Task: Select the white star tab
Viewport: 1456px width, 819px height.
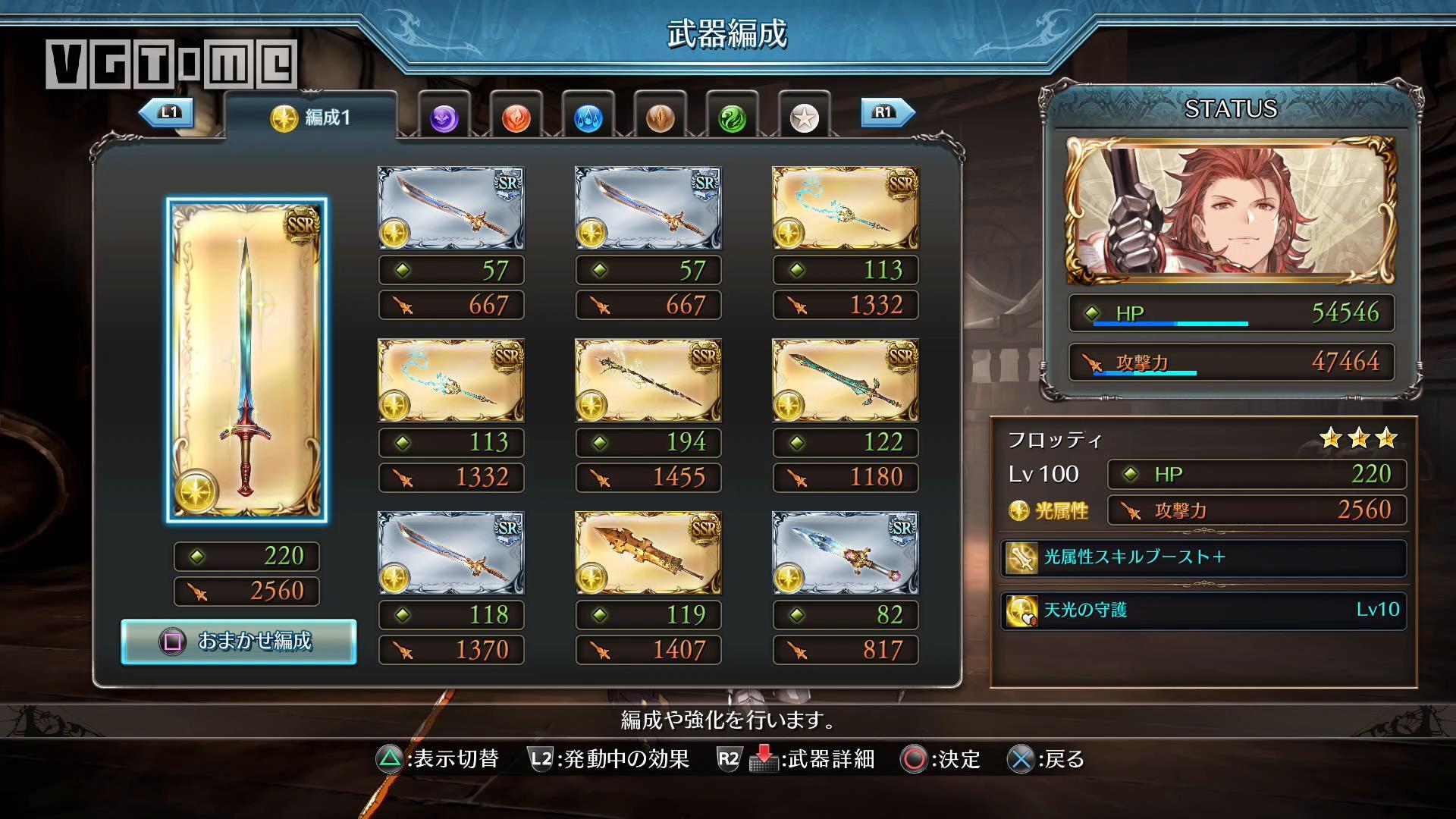Action: coord(804,118)
